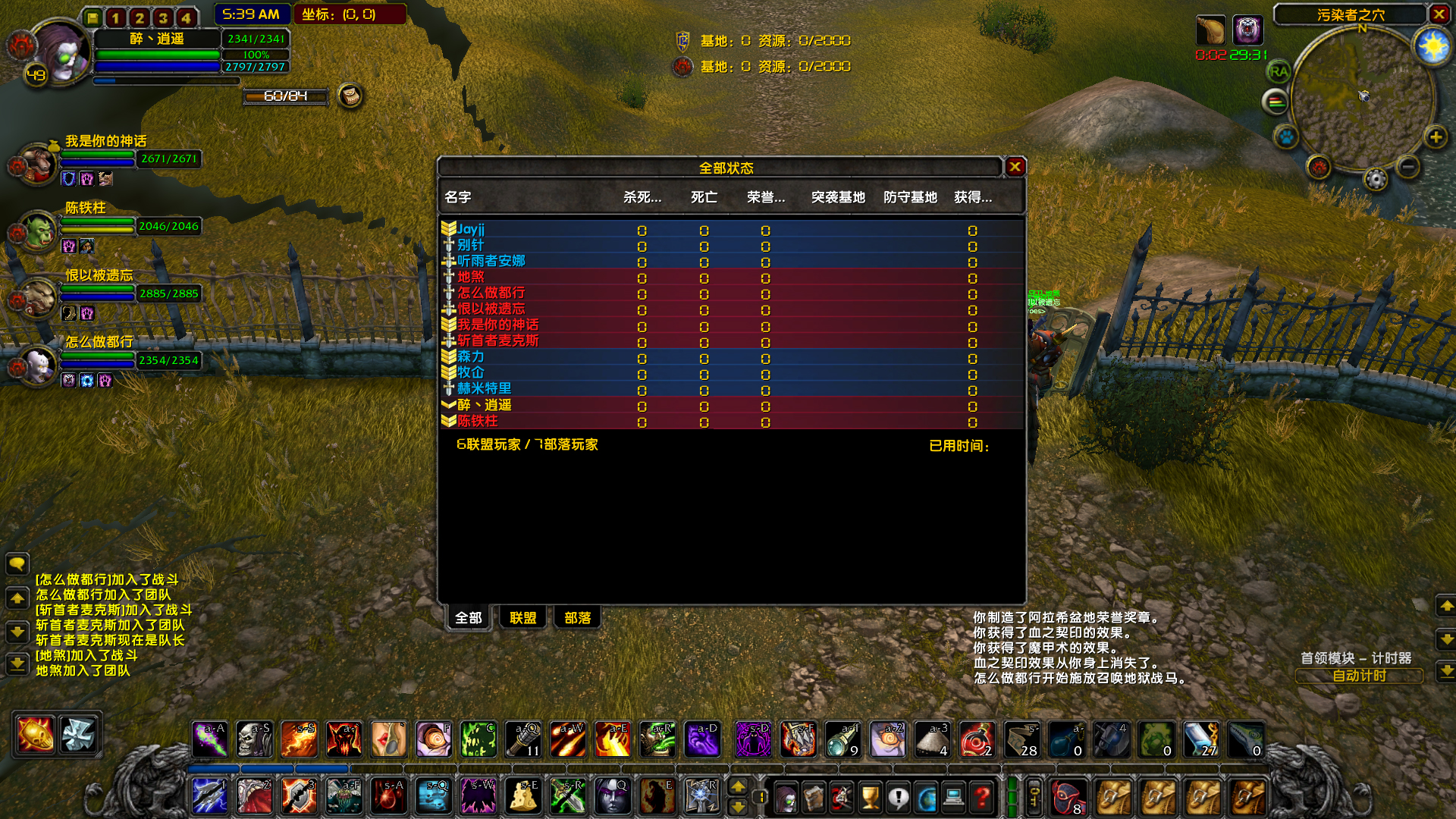Switch to the 联盟 tab on the scoreboard

(522, 617)
